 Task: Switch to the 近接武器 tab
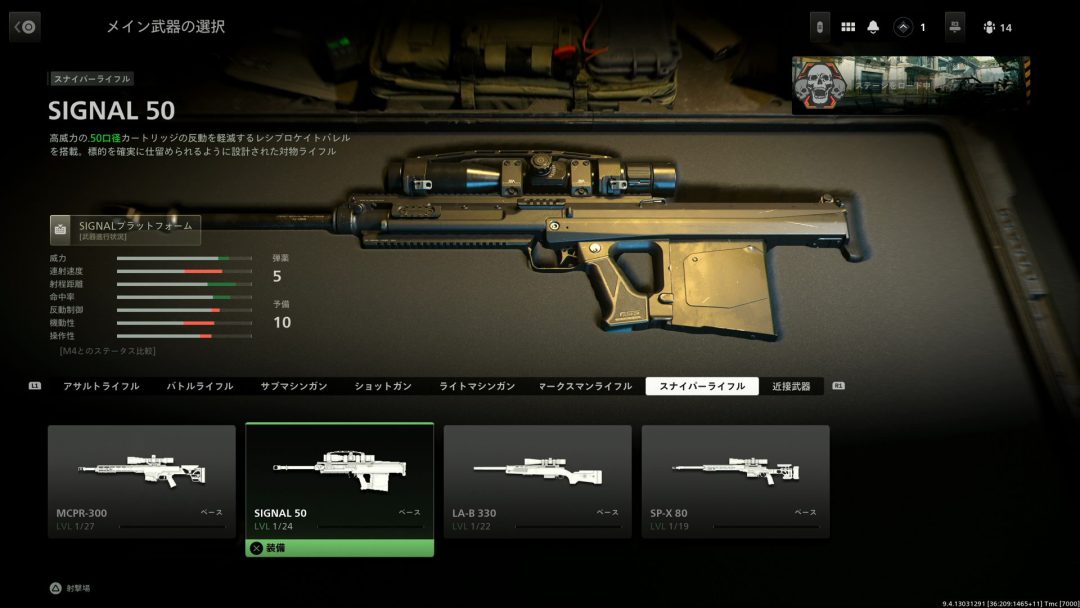[x=791, y=386]
